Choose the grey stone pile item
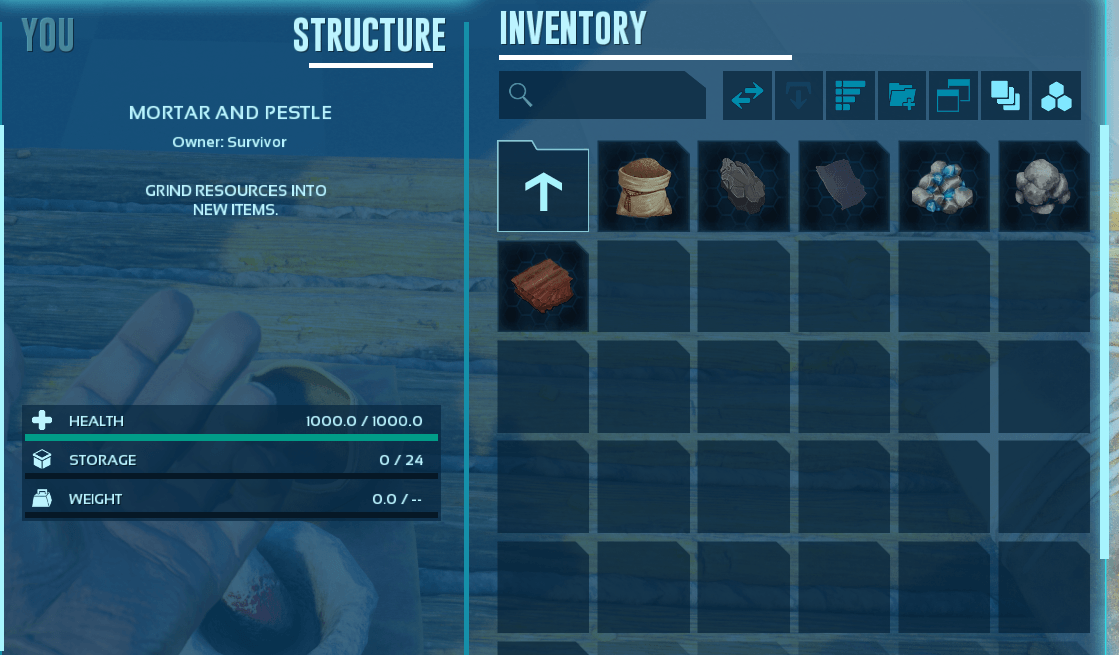The image size is (1119, 655). (x=1044, y=186)
